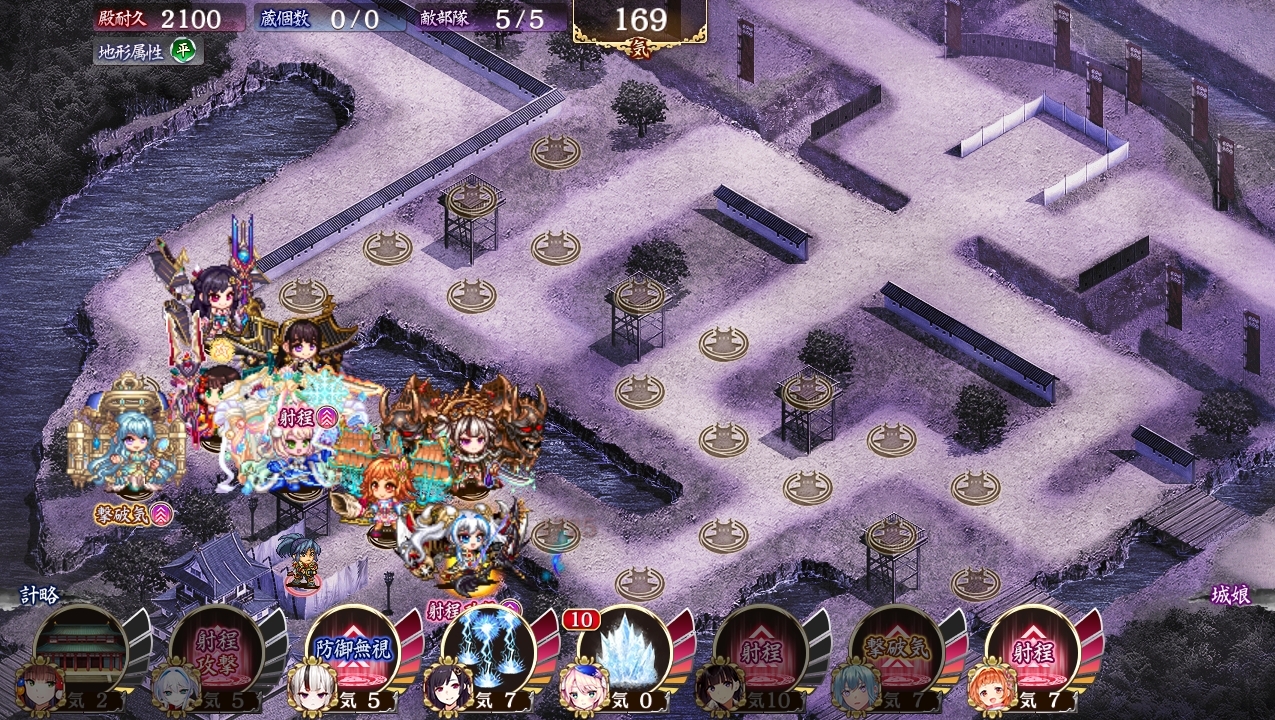Trigger the blue lightning stratagem
This screenshot has width=1275, height=720.
pyautogui.click(x=488, y=648)
